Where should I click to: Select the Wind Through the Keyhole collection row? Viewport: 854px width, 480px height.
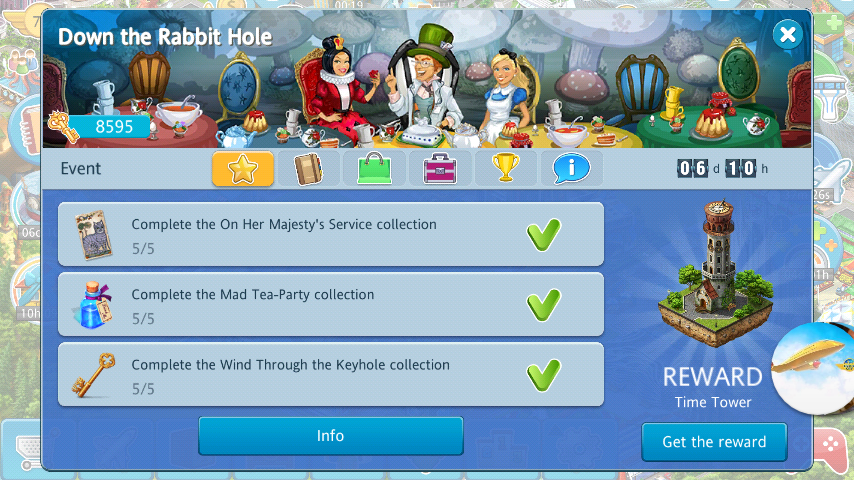tap(330, 374)
